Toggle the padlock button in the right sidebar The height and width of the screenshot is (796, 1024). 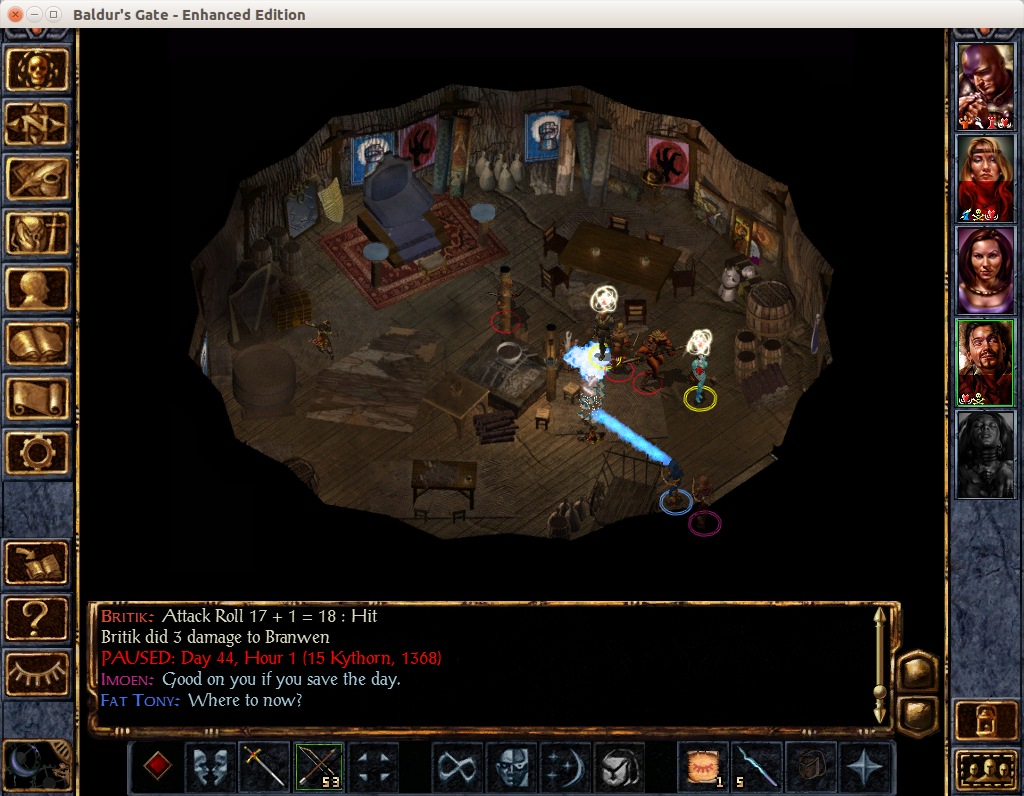(x=985, y=721)
